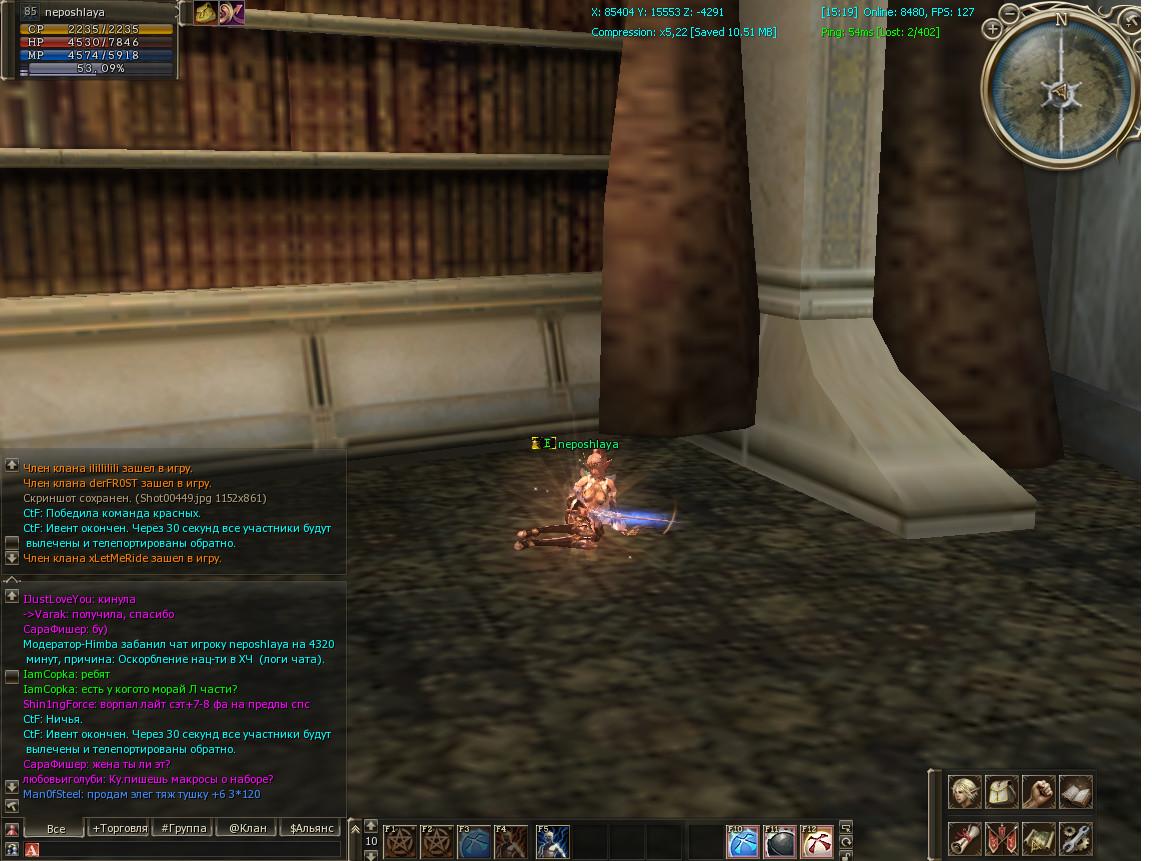Open the clan red banners icon

pyautogui.click(x=1002, y=838)
